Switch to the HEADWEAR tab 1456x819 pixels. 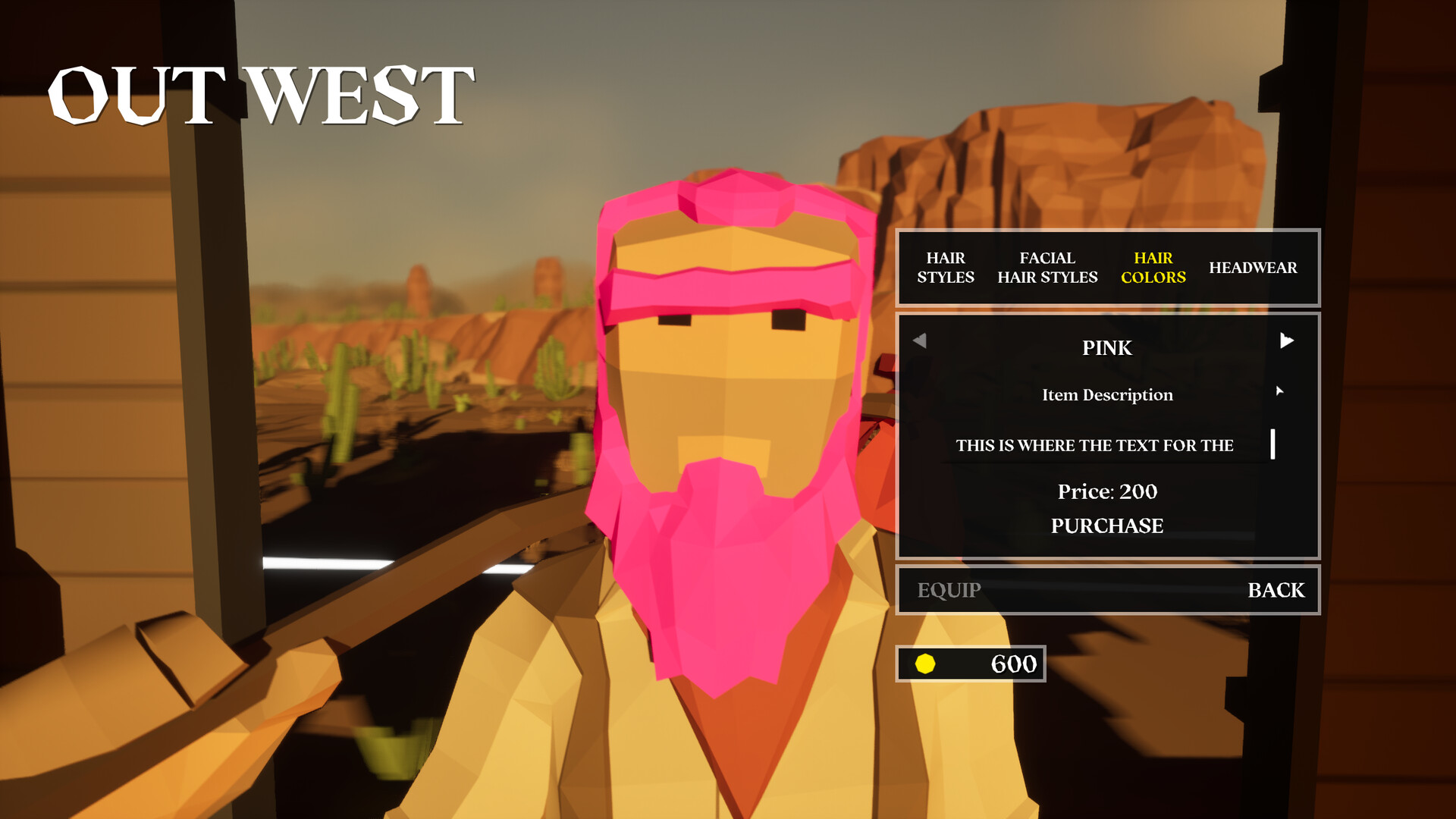point(1254,267)
